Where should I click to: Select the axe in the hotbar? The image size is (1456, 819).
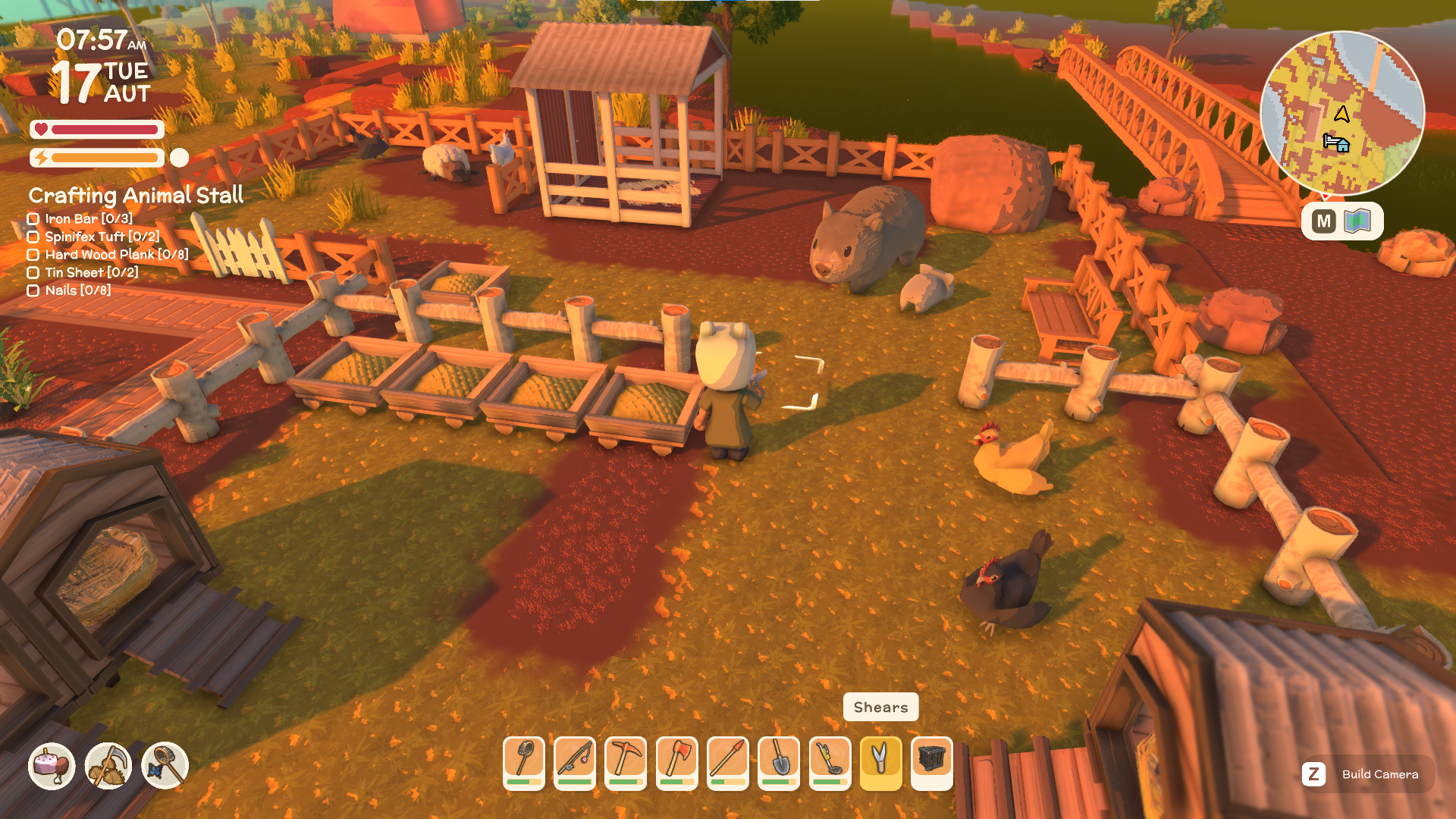coord(677,763)
